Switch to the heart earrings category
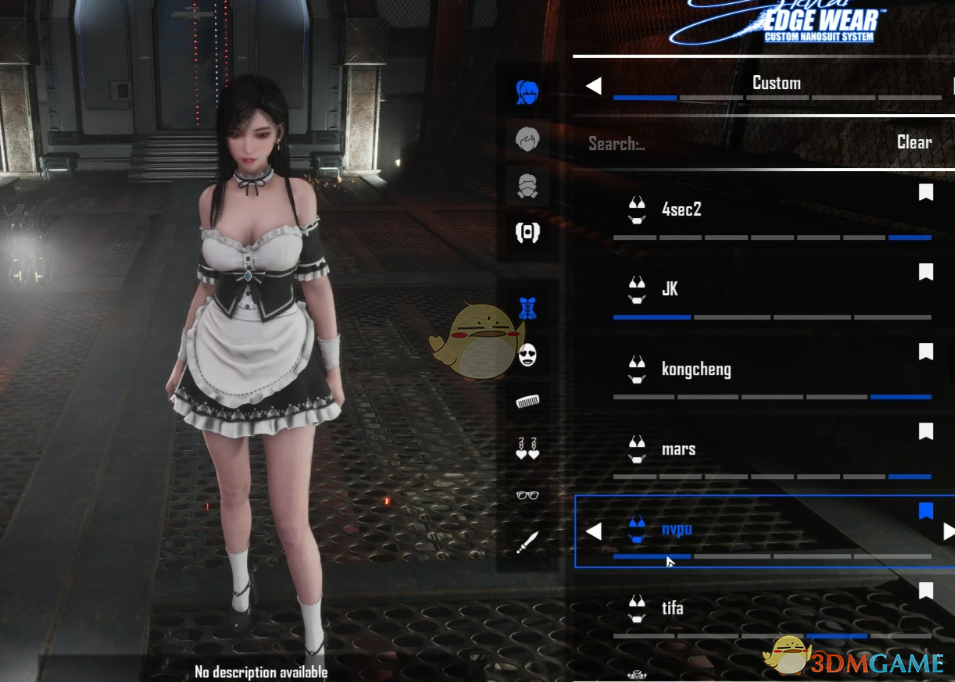955x682 pixels. coord(527,448)
